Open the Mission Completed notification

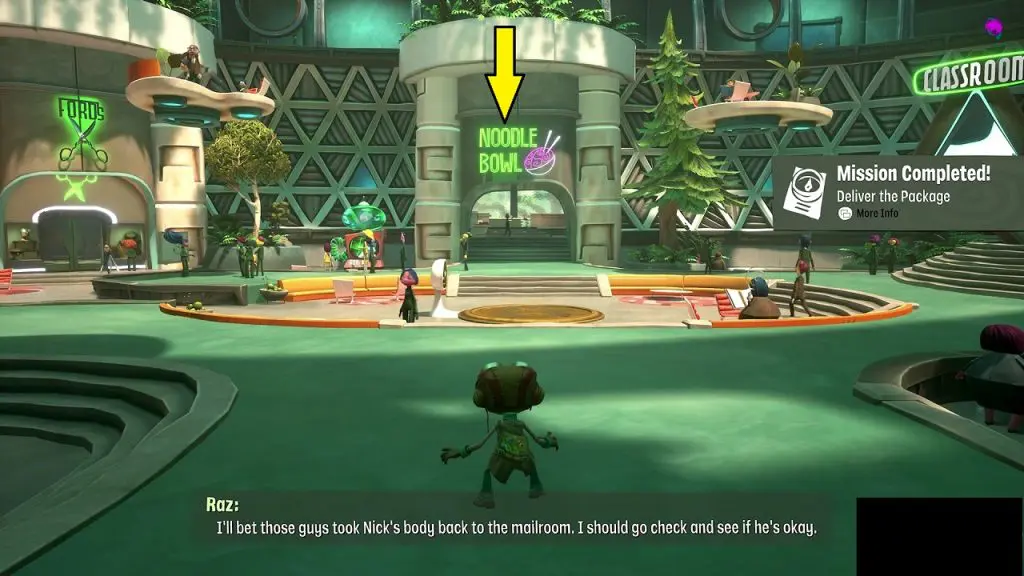(x=913, y=174)
